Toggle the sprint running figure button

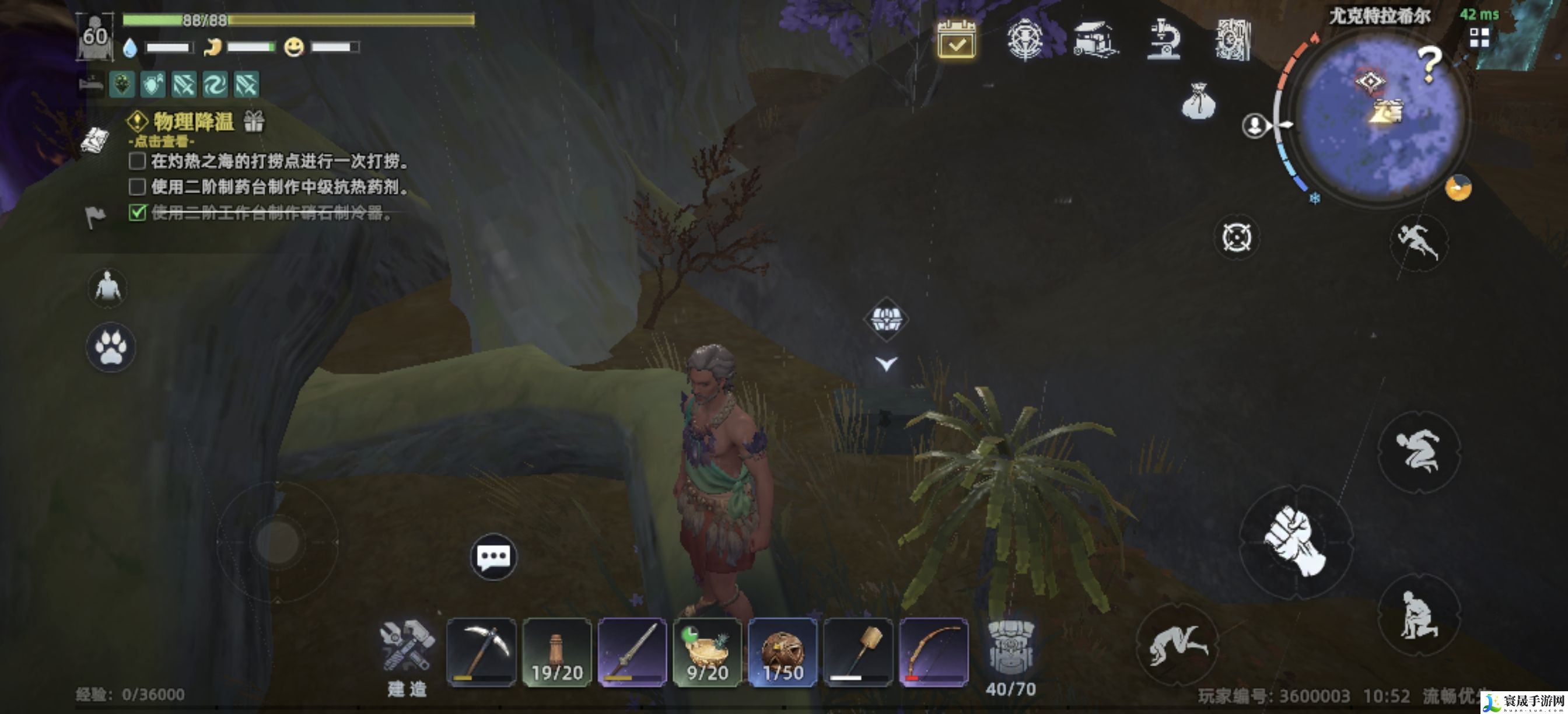point(1418,242)
